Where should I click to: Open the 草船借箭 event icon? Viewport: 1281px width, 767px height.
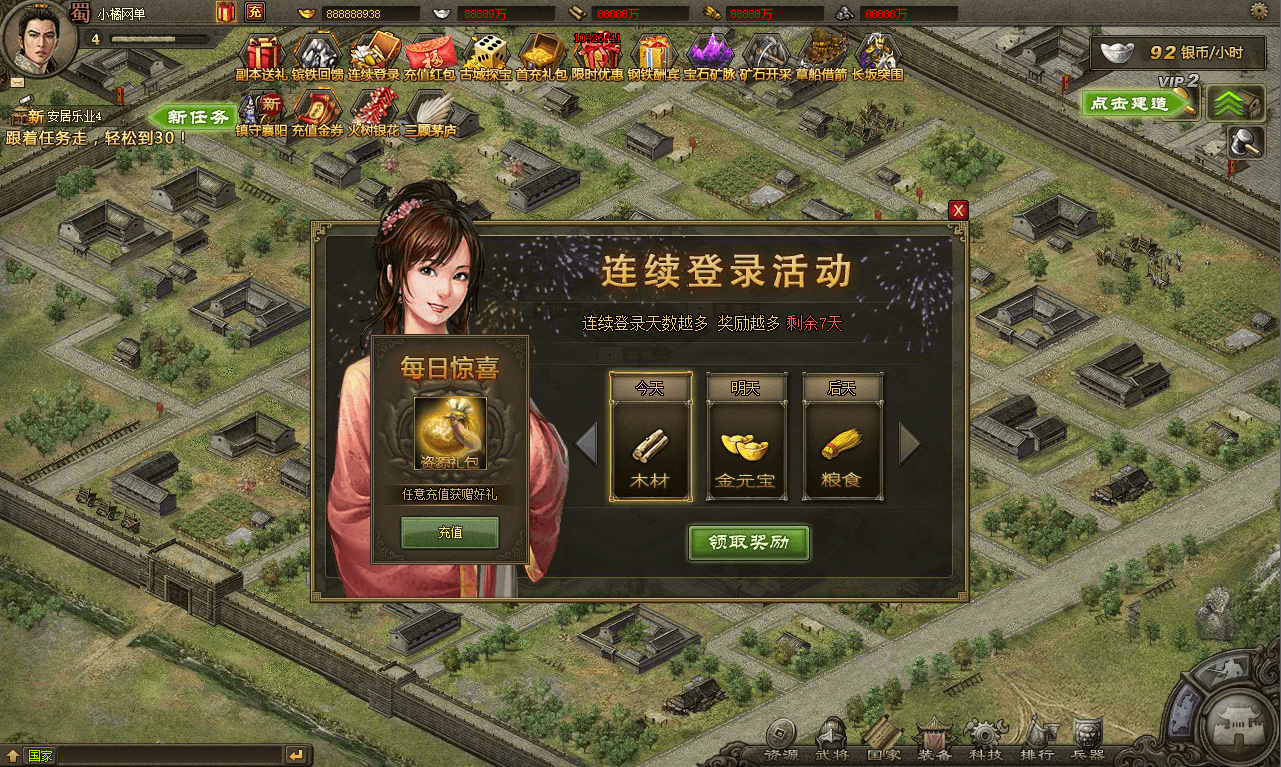pos(820,52)
